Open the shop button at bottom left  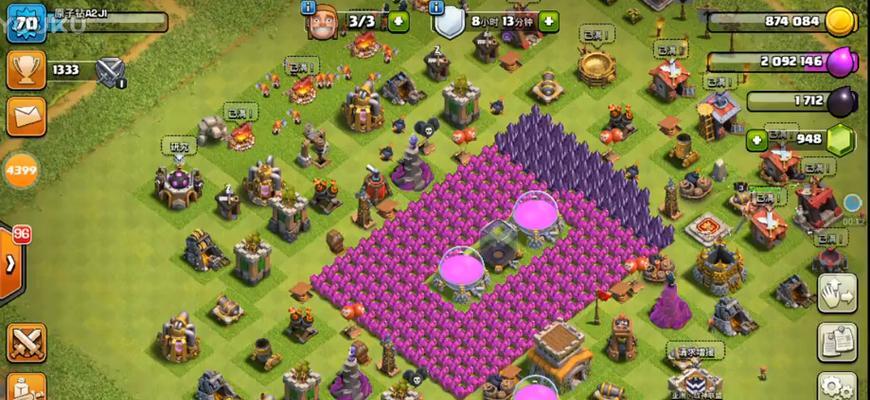(26, 388)
